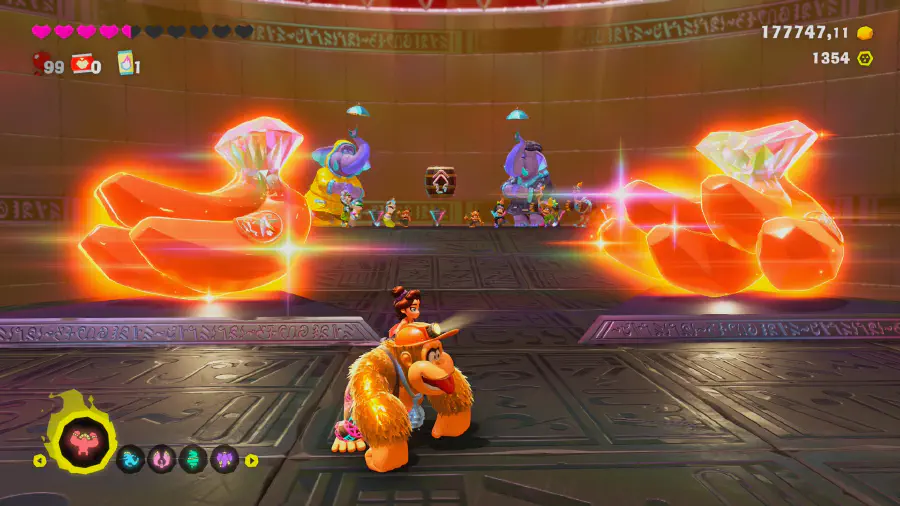Use the red heart juice can item
This screenshot has height=506, width=900.
pos(82,65)
